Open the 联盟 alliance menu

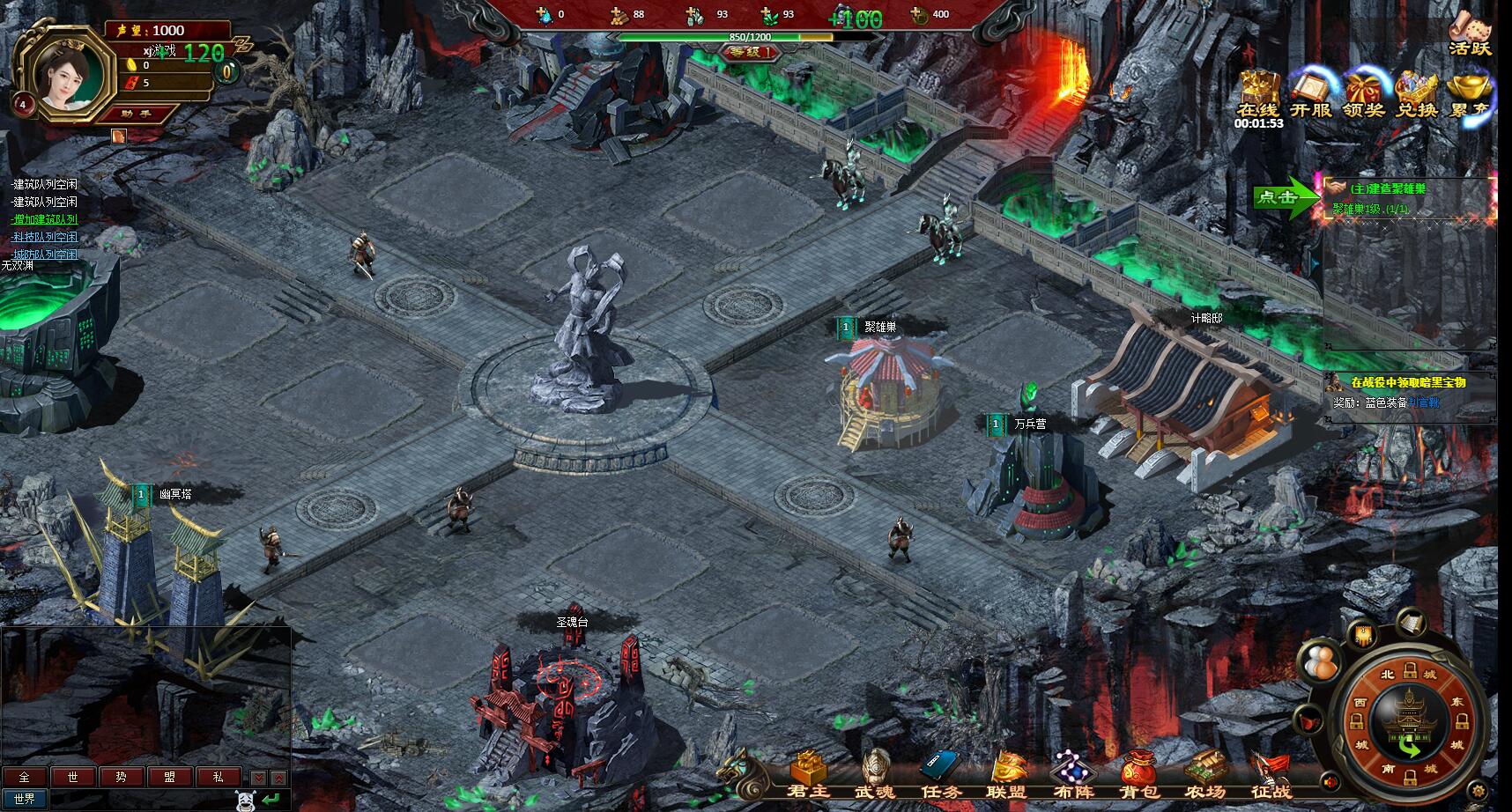click(1008, 775)
